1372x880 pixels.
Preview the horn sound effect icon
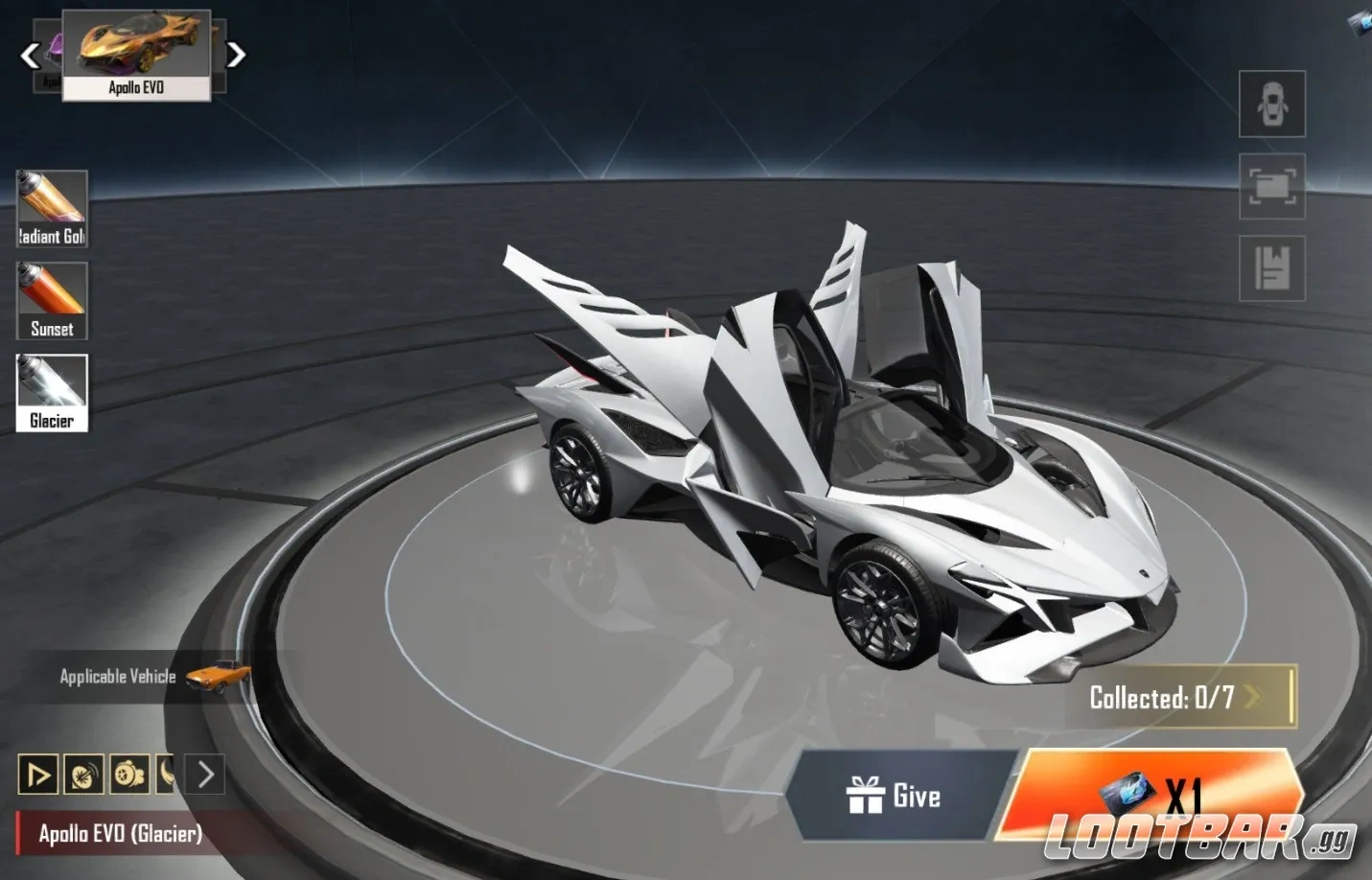[83, 775]
